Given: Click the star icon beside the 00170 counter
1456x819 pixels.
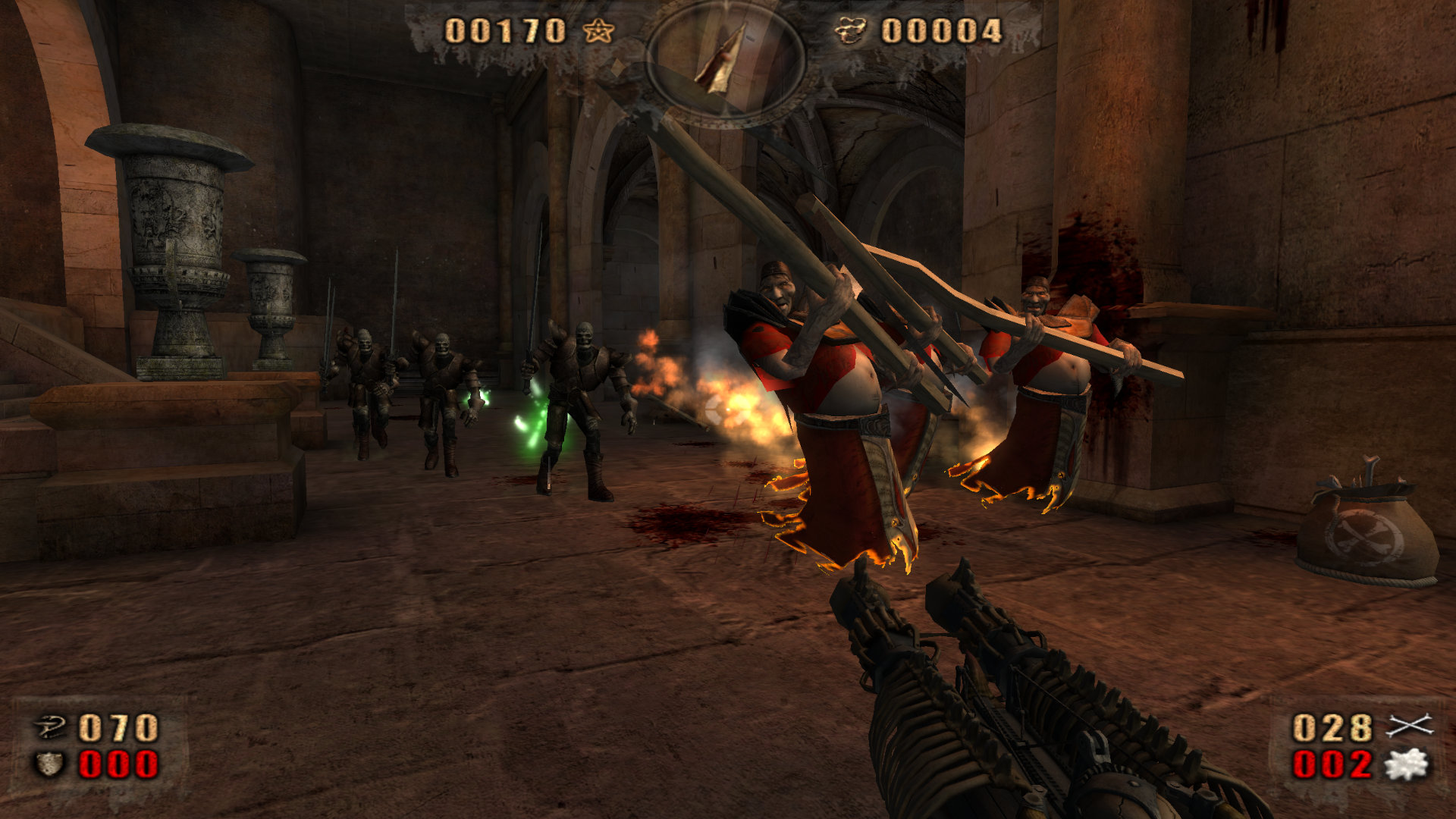Looking at the screenshot, I should [598, 31].
